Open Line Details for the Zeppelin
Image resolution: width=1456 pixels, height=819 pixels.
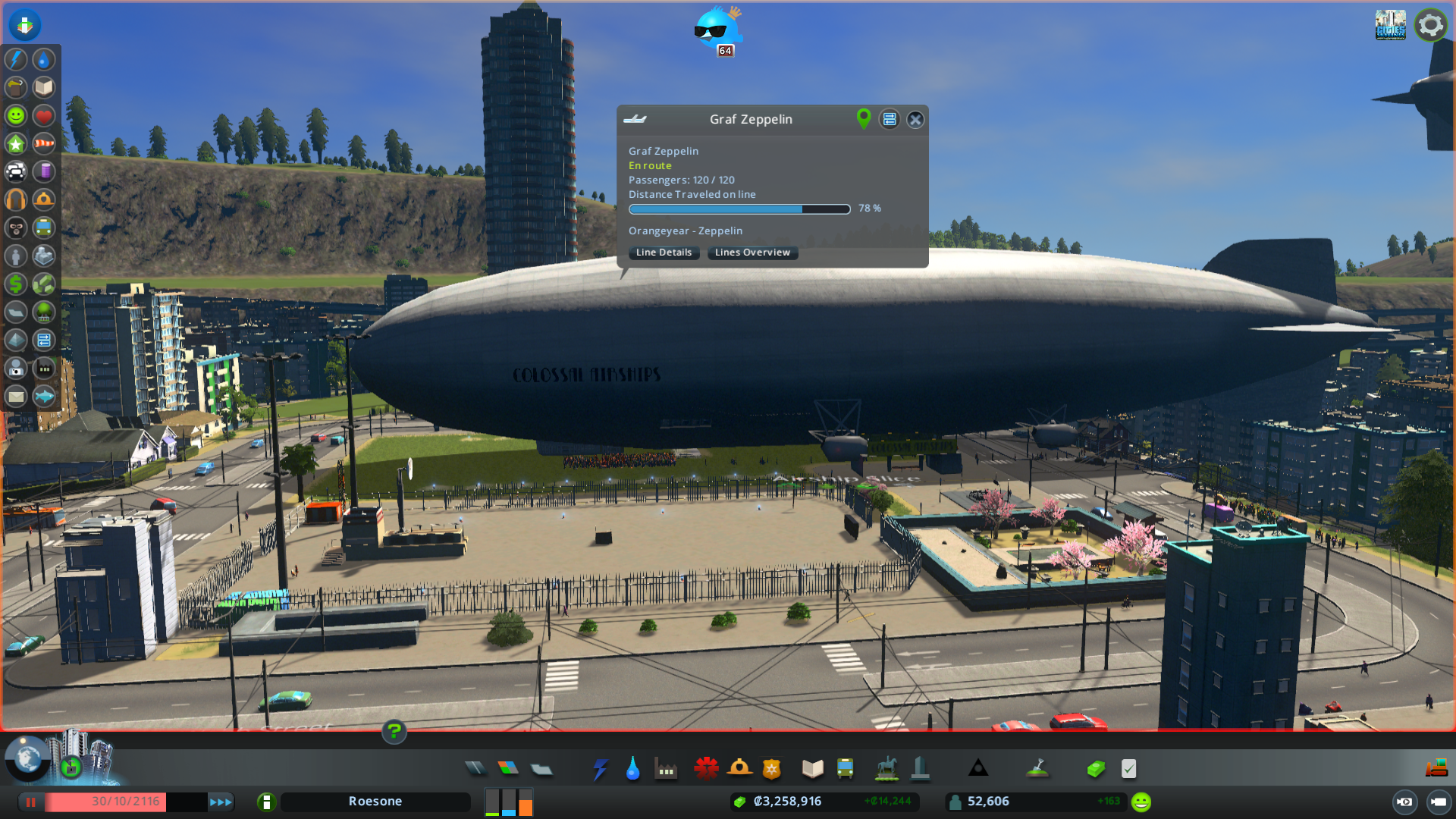click(664, 253)
